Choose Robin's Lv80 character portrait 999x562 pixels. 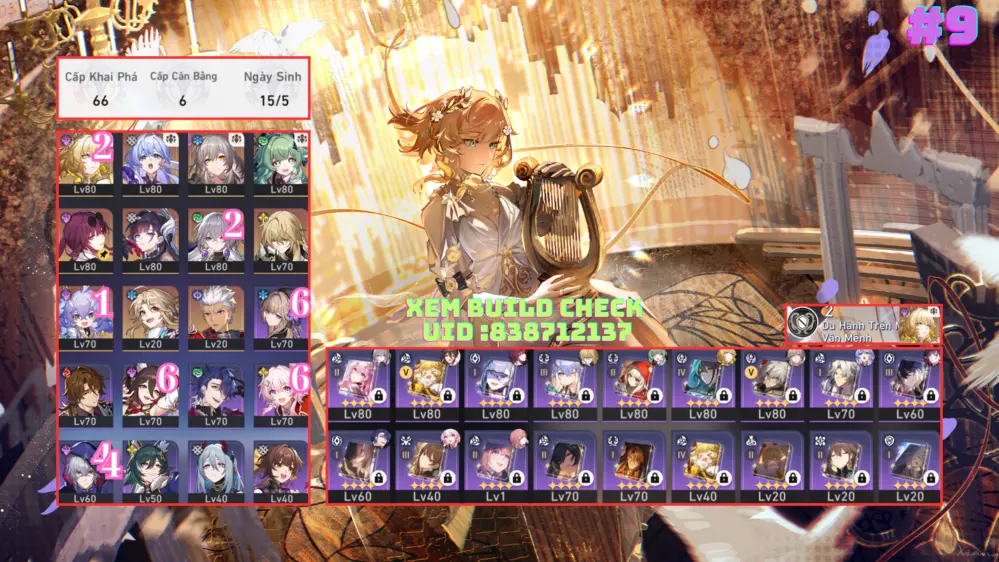(150, 159)
